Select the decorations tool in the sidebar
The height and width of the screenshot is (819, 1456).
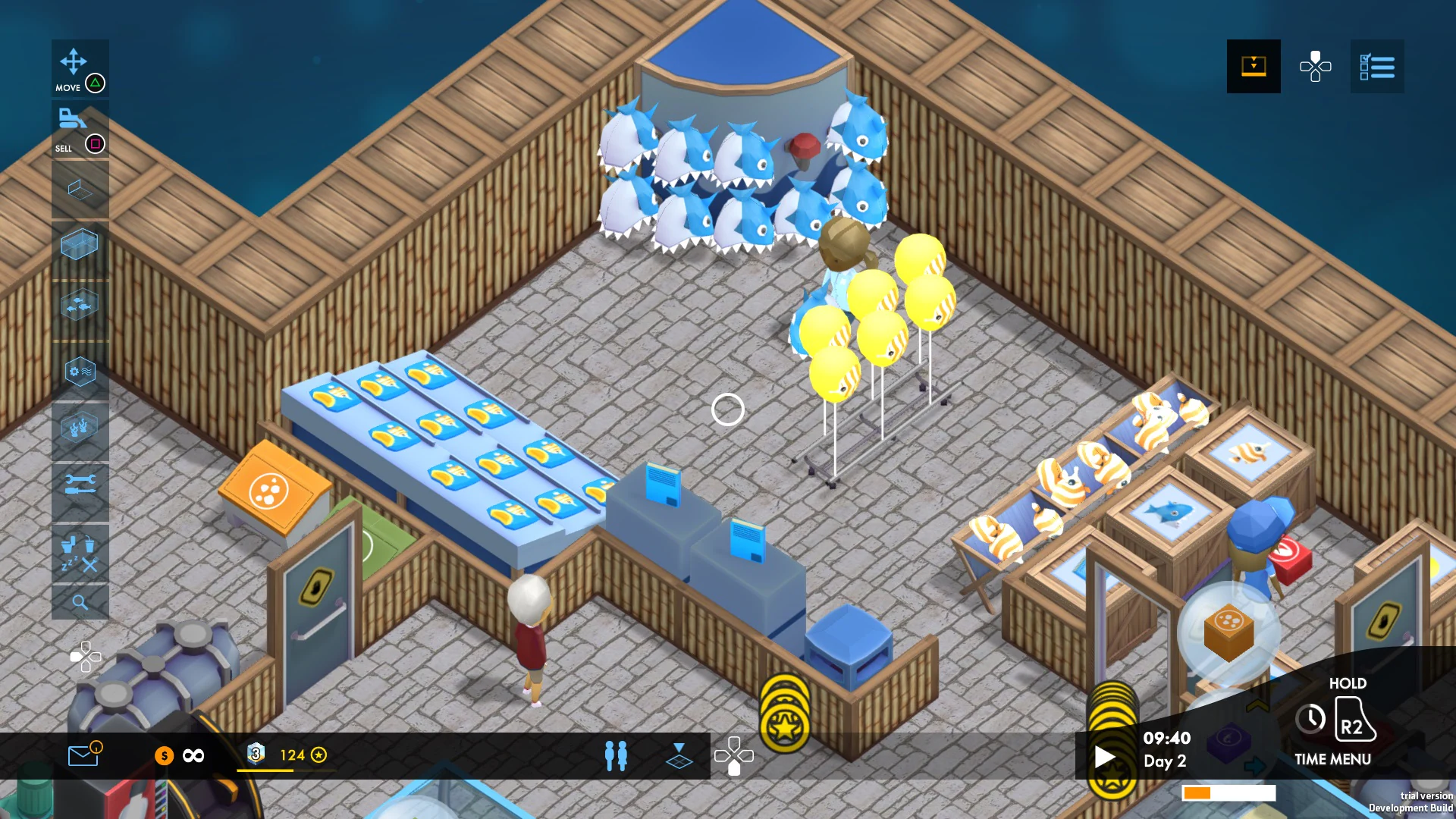[x=80, y=427]
